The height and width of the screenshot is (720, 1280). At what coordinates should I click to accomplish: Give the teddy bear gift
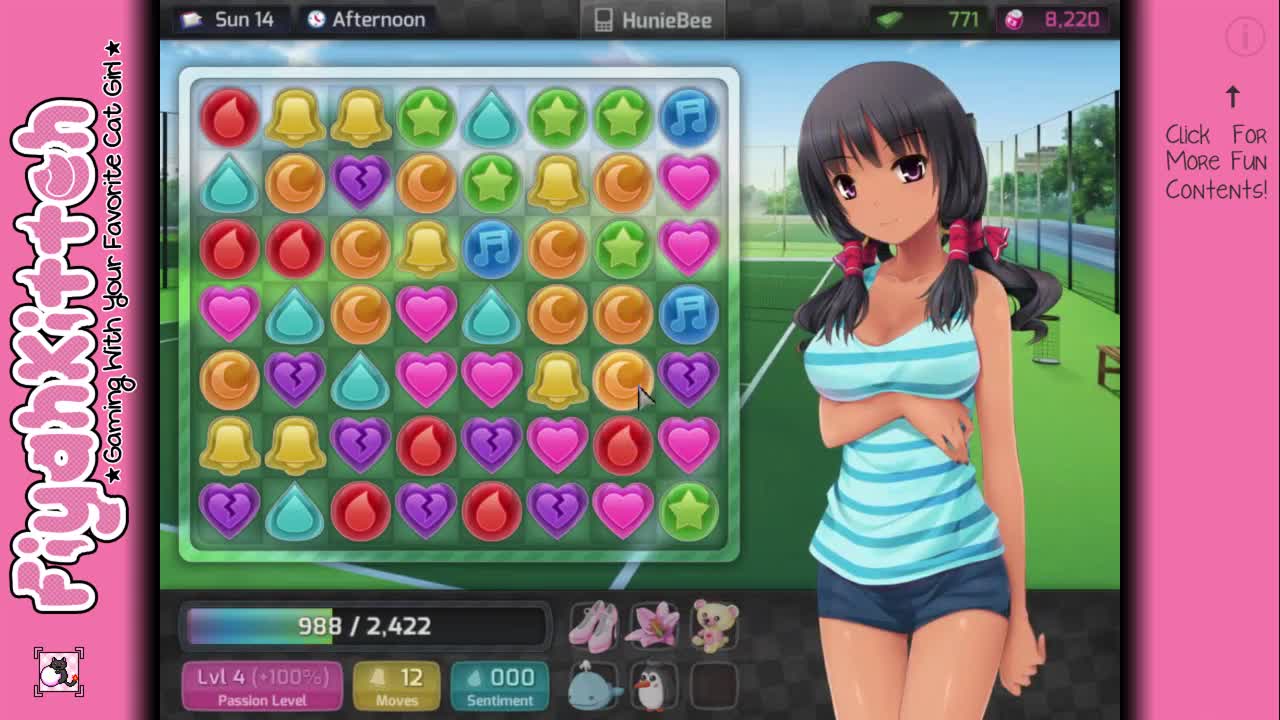pos(715,624)
